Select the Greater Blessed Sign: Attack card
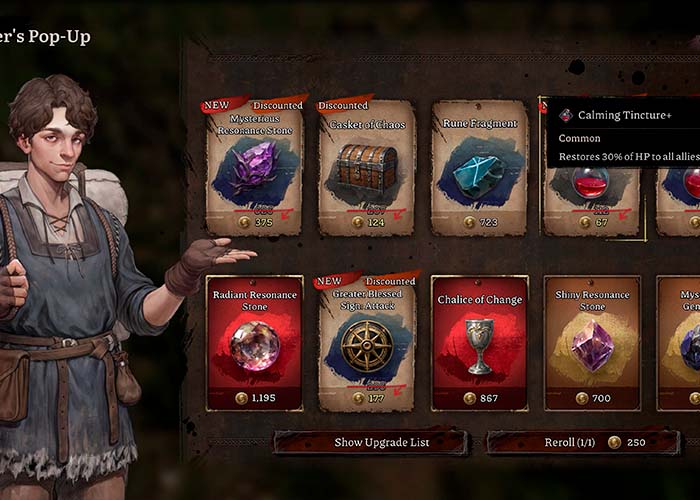Viewport: 700px width, 500px height. coord(367,343)
